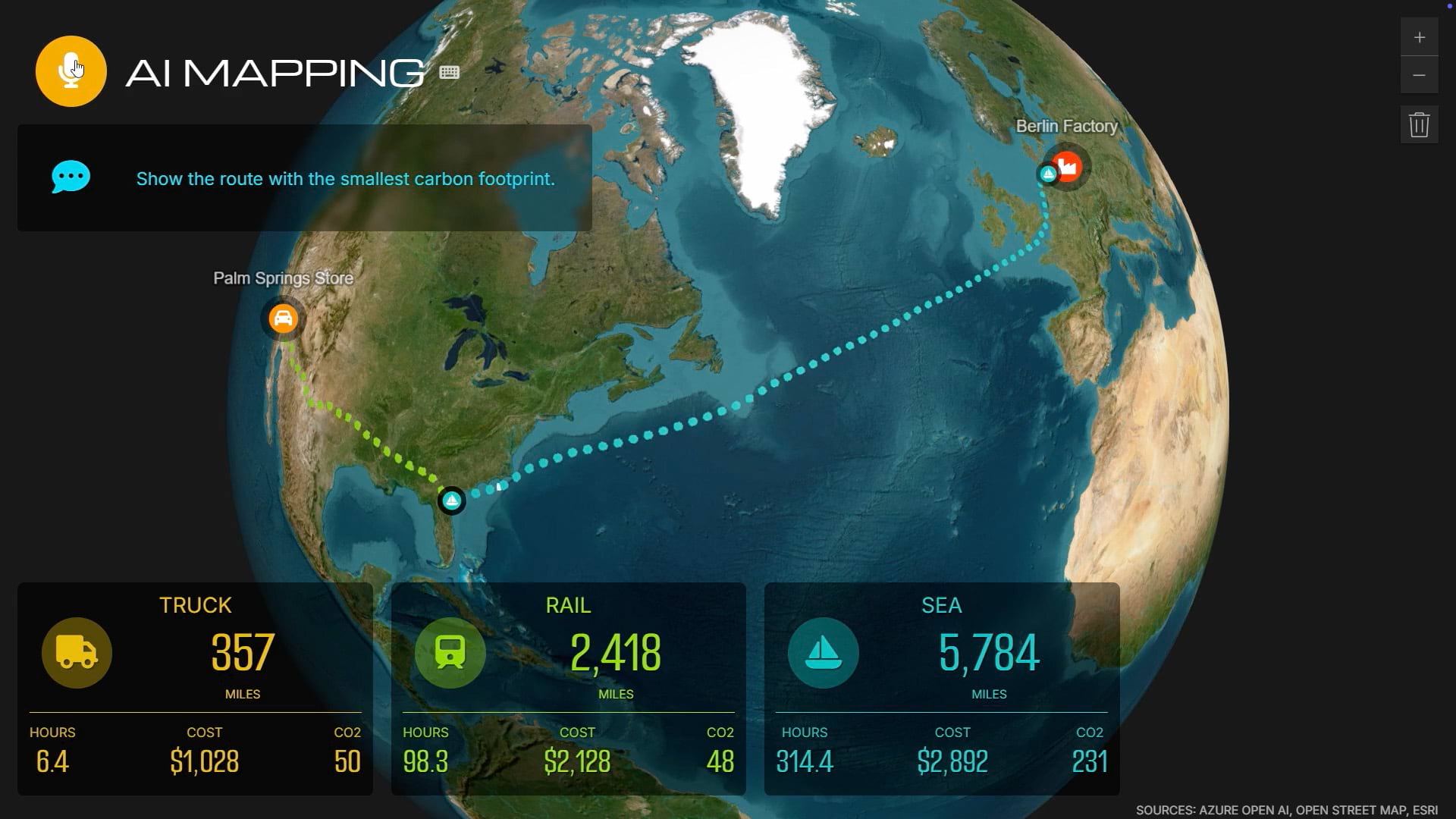Click the microphone icon next to AI MAPPING
This screenshot has width=1456, height=819.
click(71, 71)
